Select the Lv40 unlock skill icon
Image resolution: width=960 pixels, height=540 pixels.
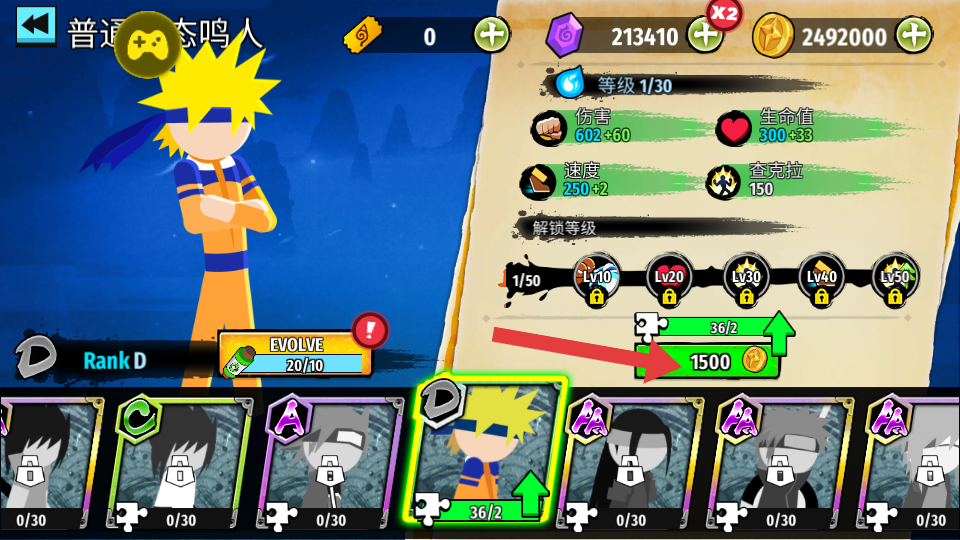point(821,279)
